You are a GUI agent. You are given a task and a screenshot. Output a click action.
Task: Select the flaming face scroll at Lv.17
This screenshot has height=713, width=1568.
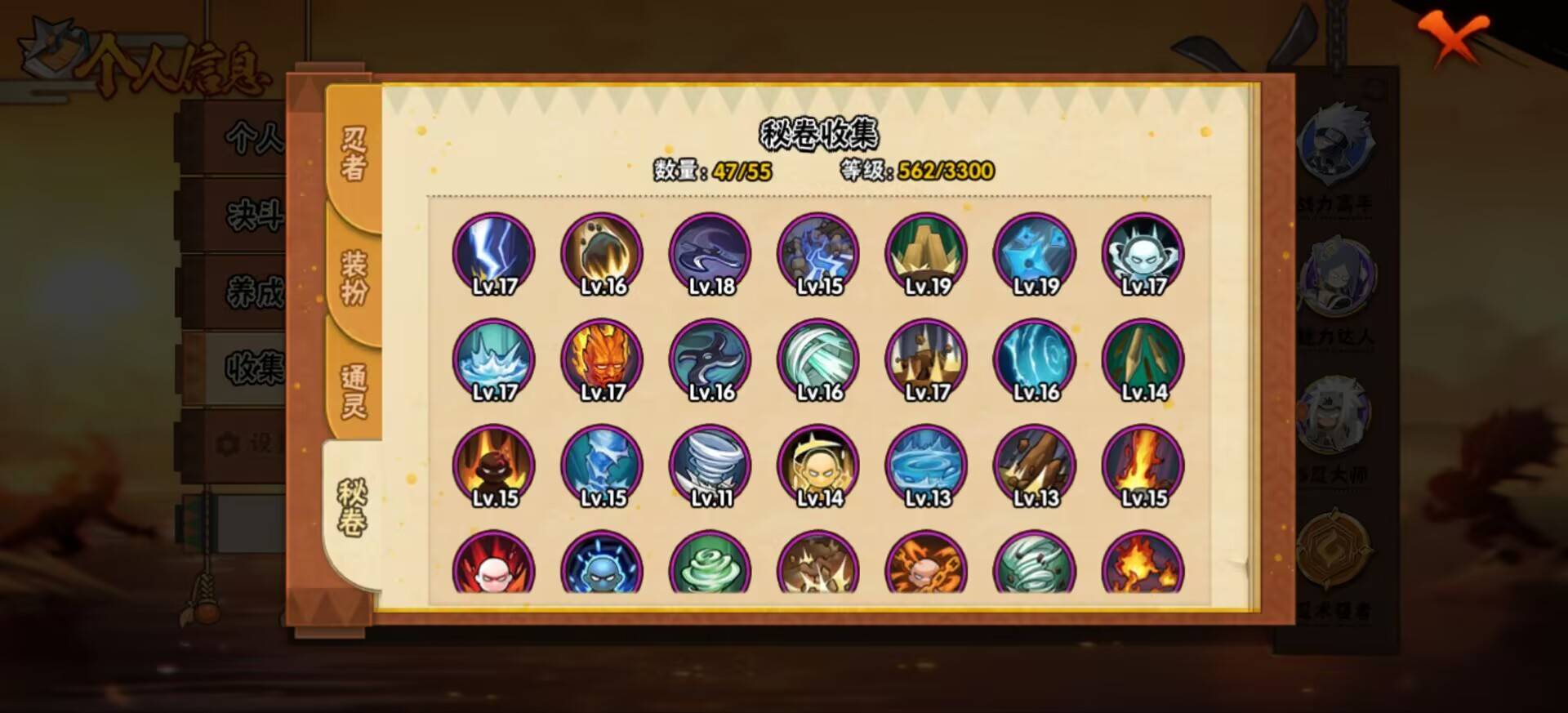[602, 359]
